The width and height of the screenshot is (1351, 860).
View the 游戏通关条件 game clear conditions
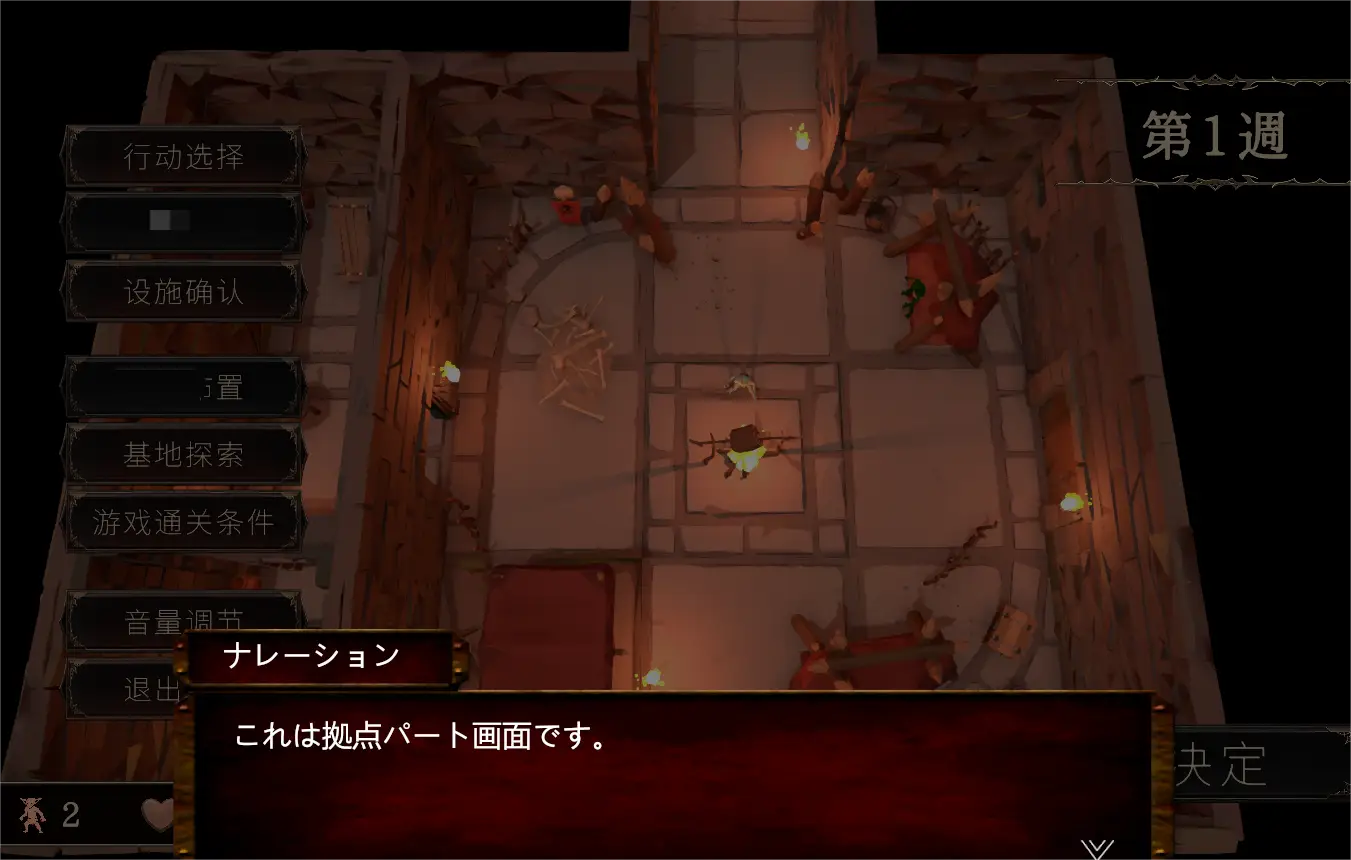(x=183, y=521)
